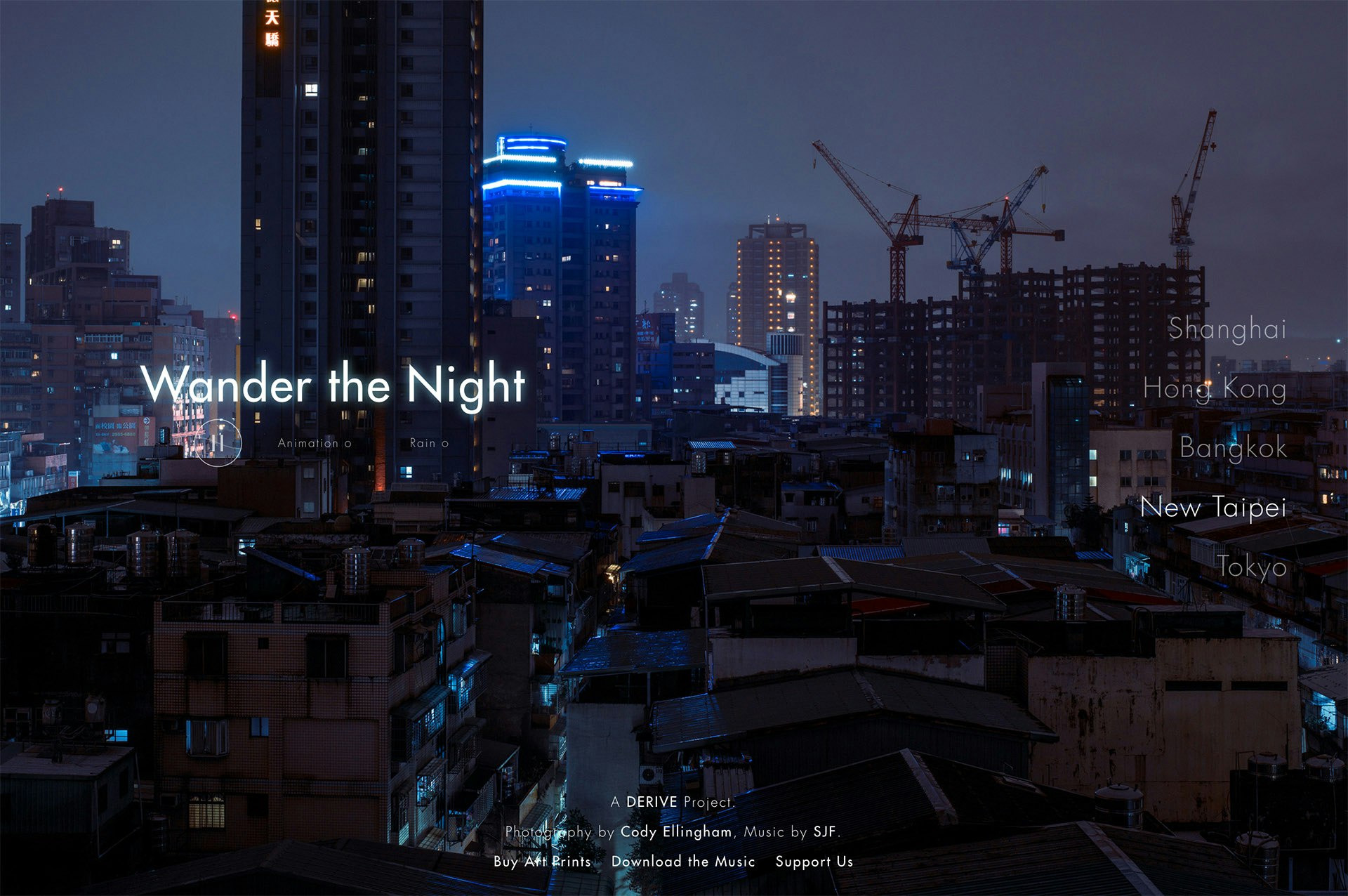
Task: Click the Support Us link
Action: point(813,862)
